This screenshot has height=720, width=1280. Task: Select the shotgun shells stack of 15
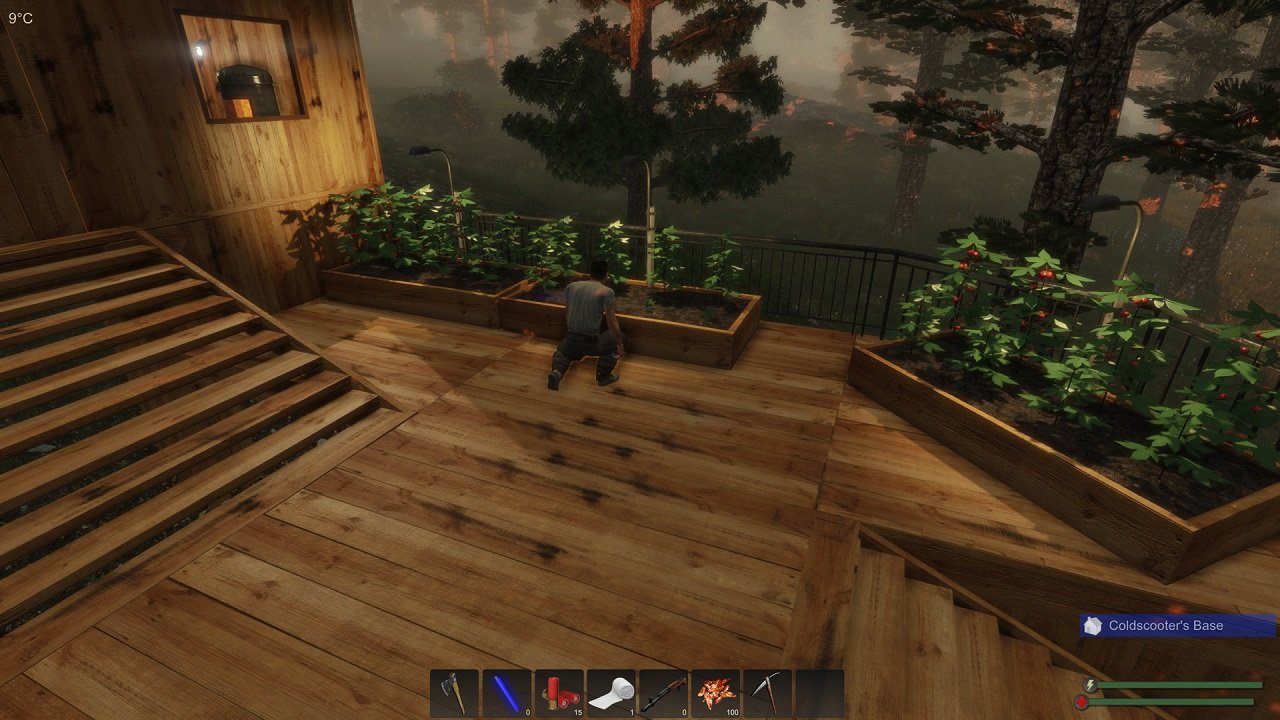pos(560,692)
